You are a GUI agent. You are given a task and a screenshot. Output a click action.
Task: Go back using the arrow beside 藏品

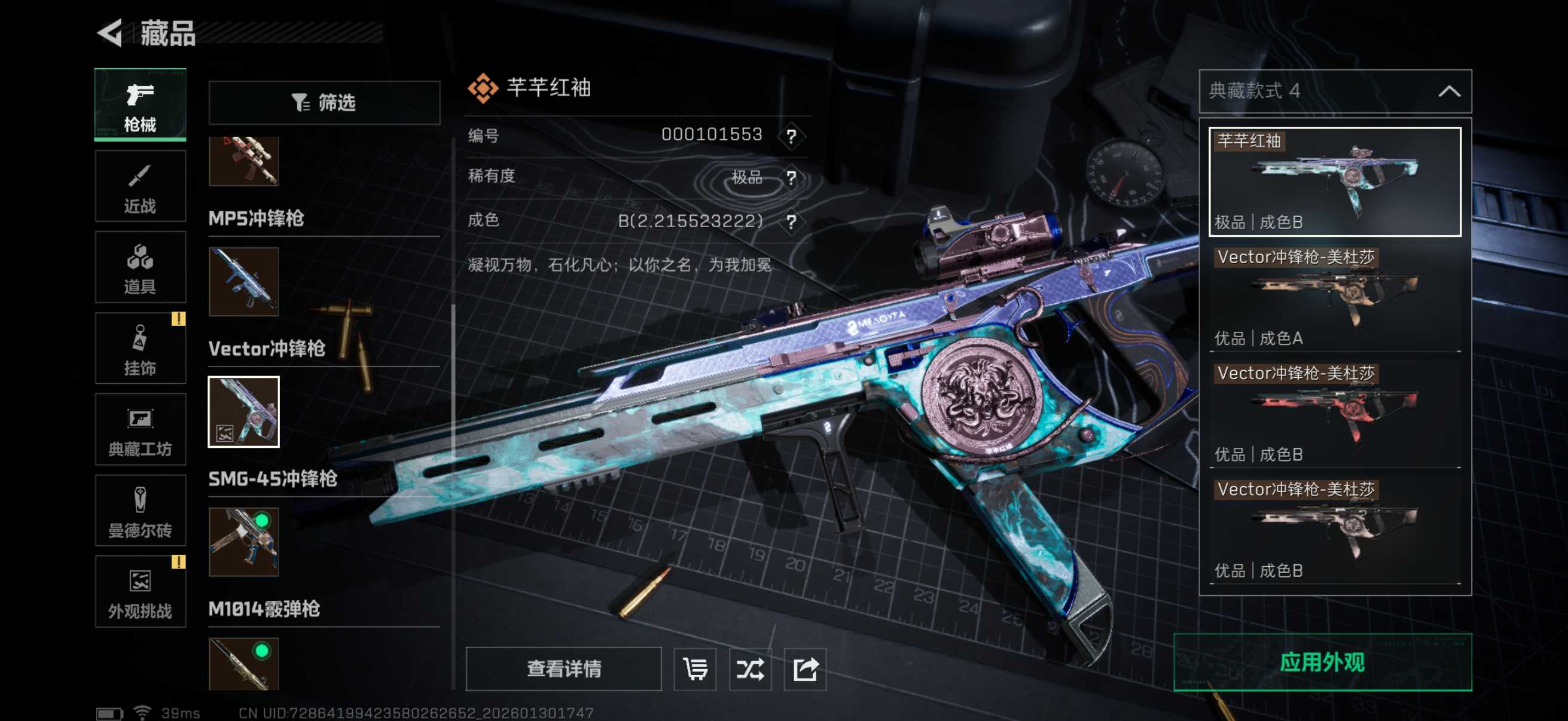[111, 33]
